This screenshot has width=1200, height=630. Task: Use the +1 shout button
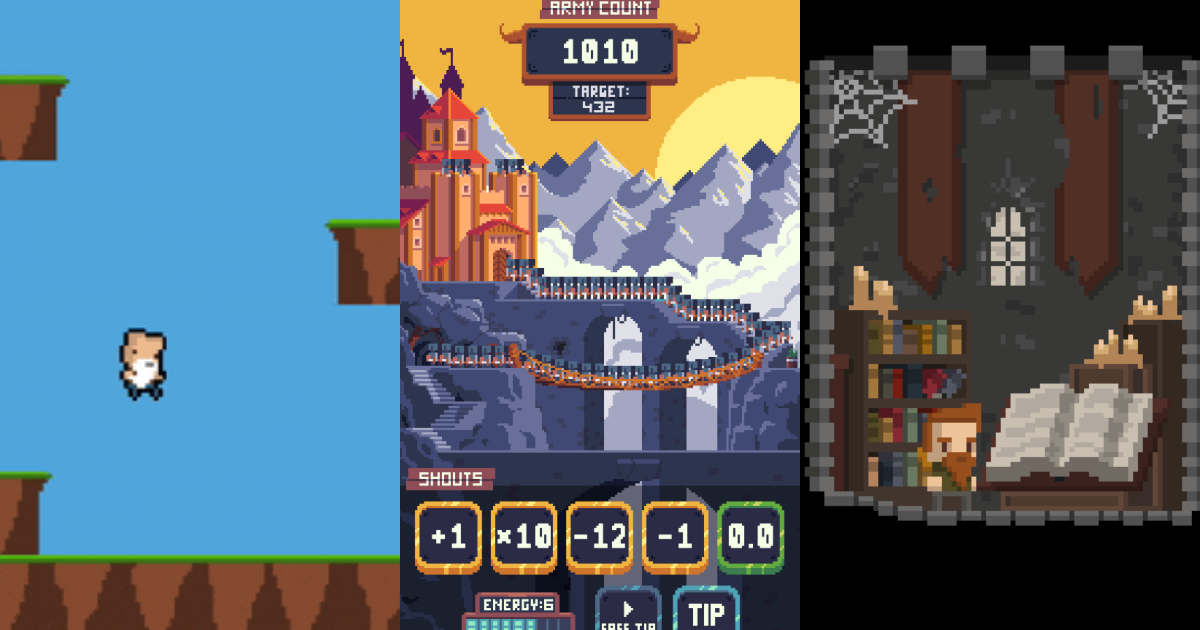449,537
